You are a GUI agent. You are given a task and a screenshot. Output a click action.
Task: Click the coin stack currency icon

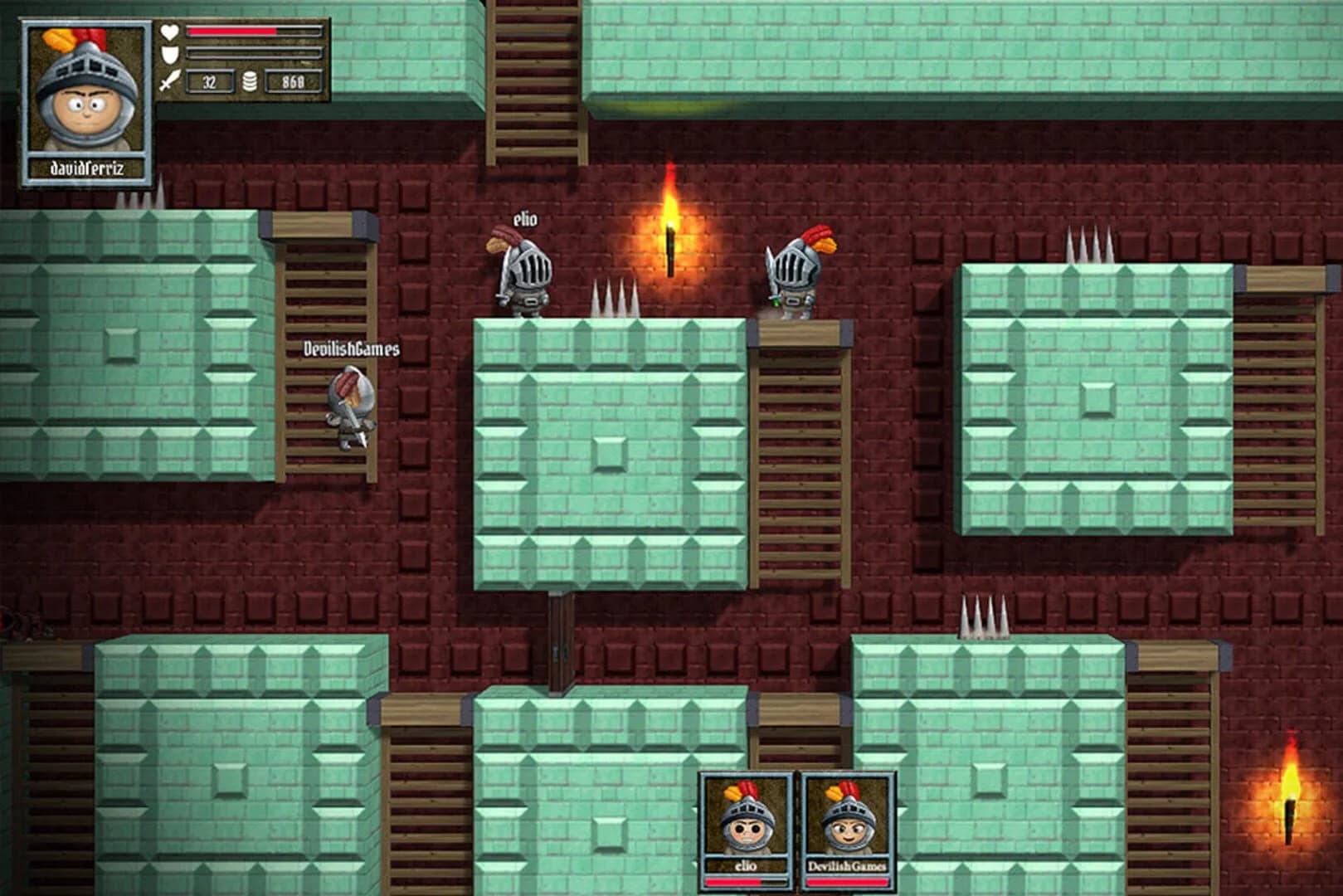click(x=247, y=82)
